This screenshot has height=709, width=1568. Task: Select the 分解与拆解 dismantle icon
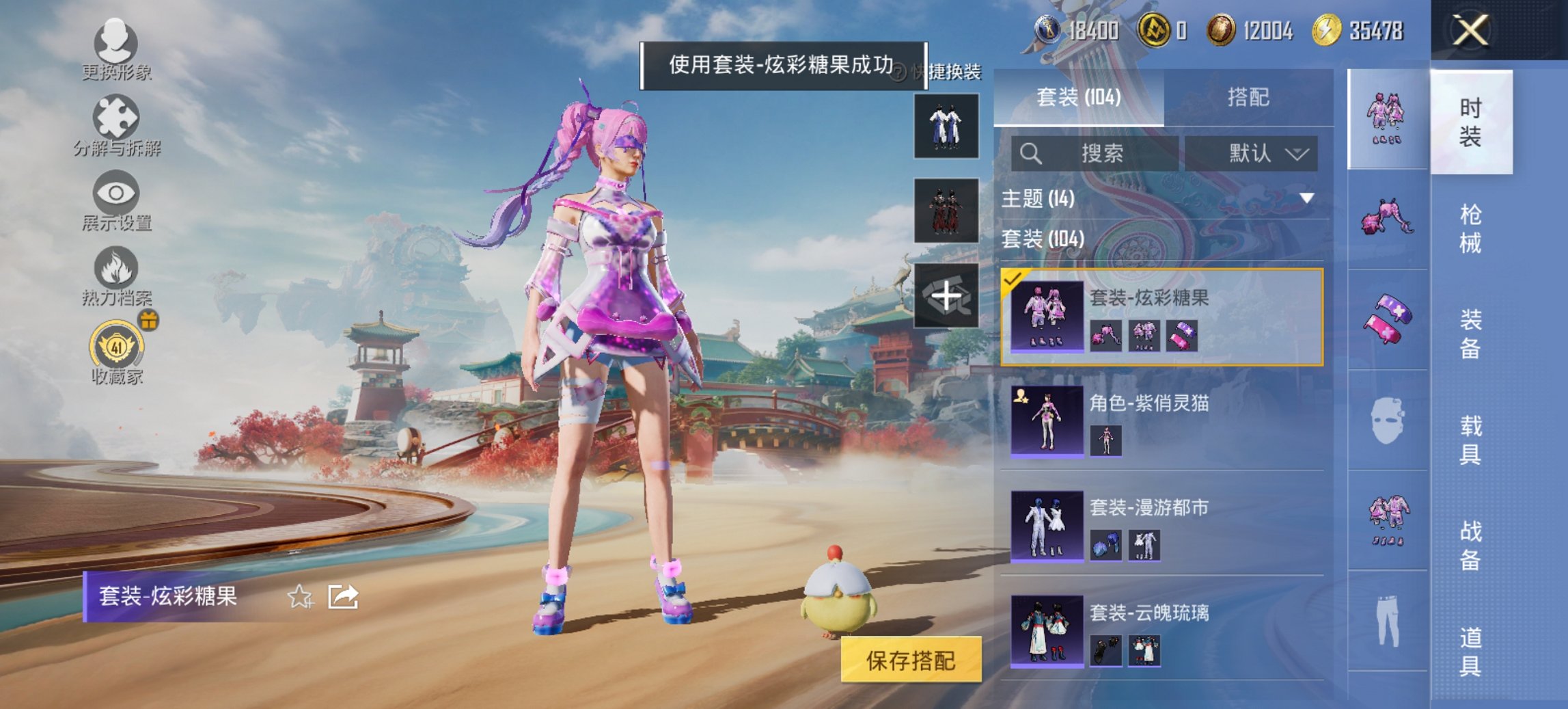pos(118,123)
